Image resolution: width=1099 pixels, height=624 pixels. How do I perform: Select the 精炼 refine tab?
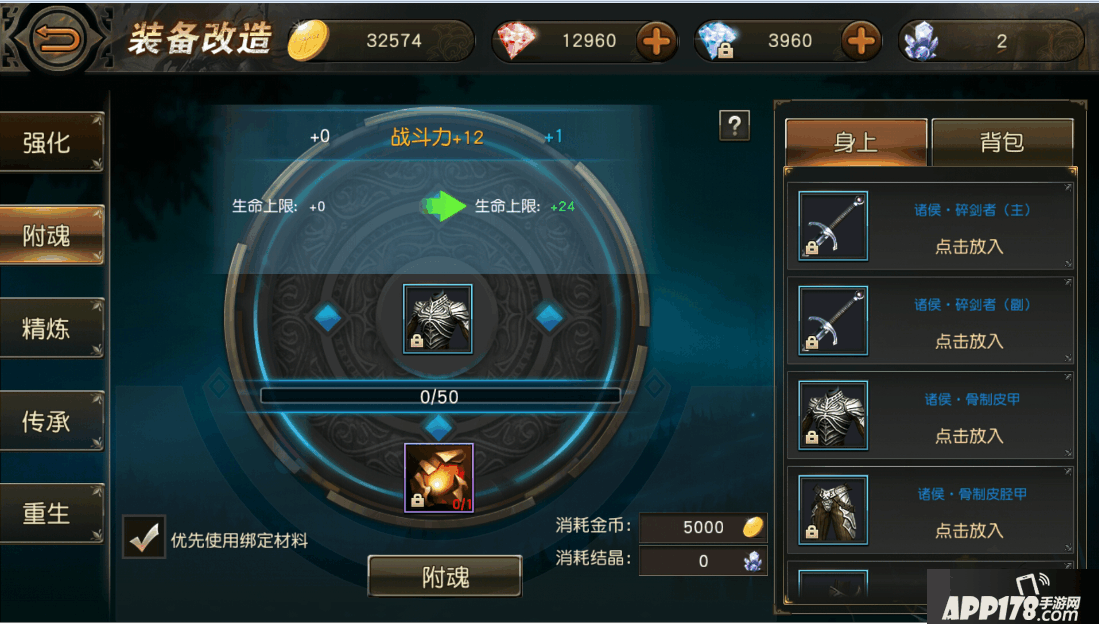(50, 328)
